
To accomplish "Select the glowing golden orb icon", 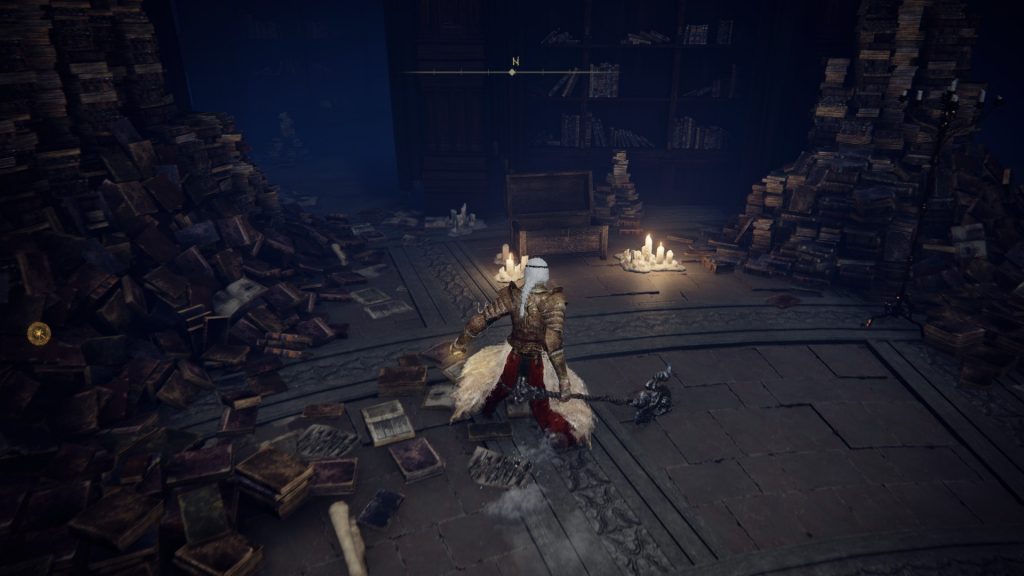I will tap(38, 333).
